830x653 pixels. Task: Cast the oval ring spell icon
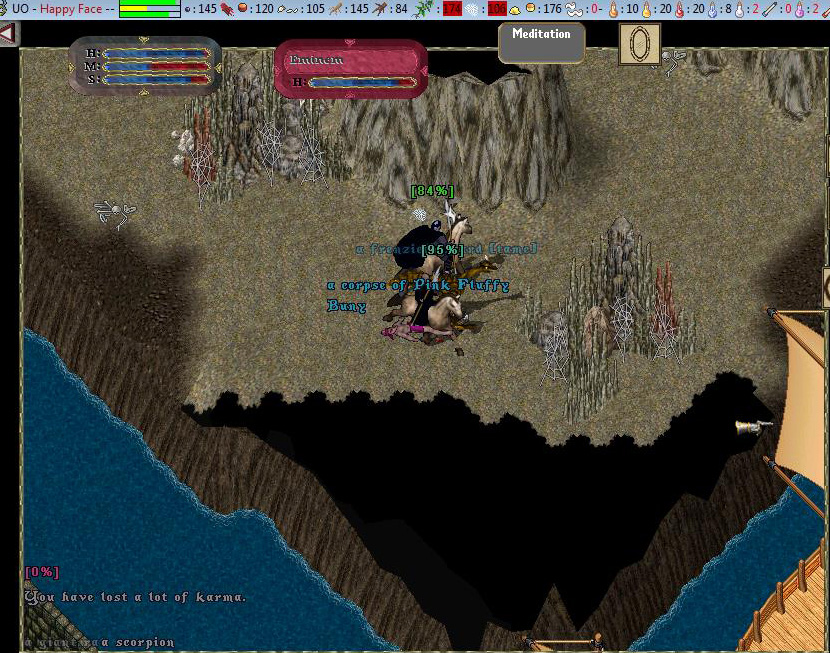coord(639,44)
